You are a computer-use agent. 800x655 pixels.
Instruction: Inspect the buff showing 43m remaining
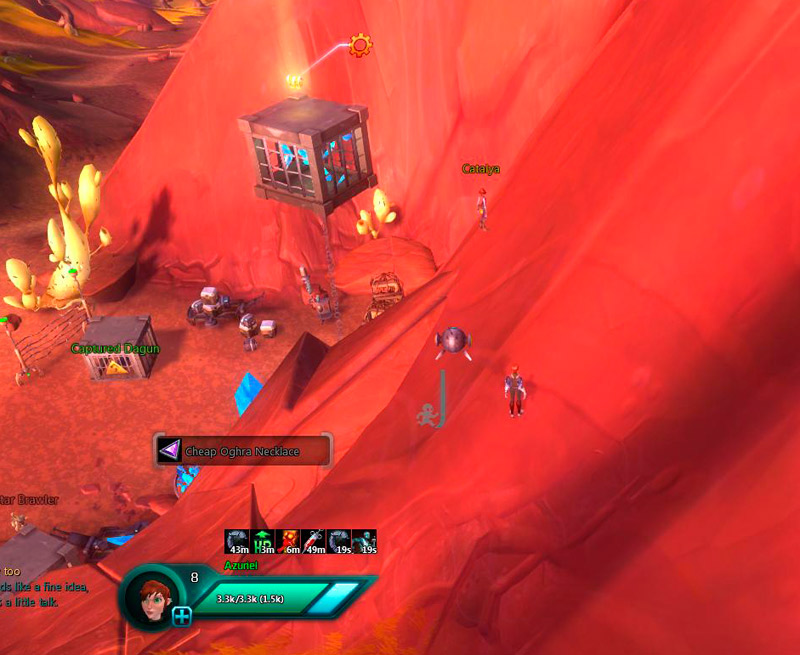[238, 542]
